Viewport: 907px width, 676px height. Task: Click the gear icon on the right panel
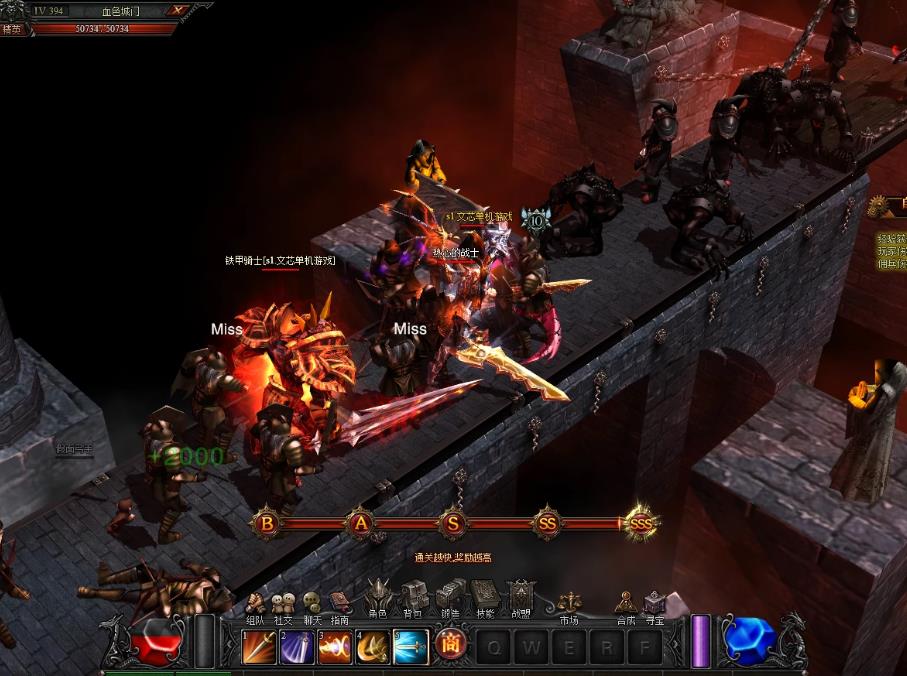tap(879, 207)
